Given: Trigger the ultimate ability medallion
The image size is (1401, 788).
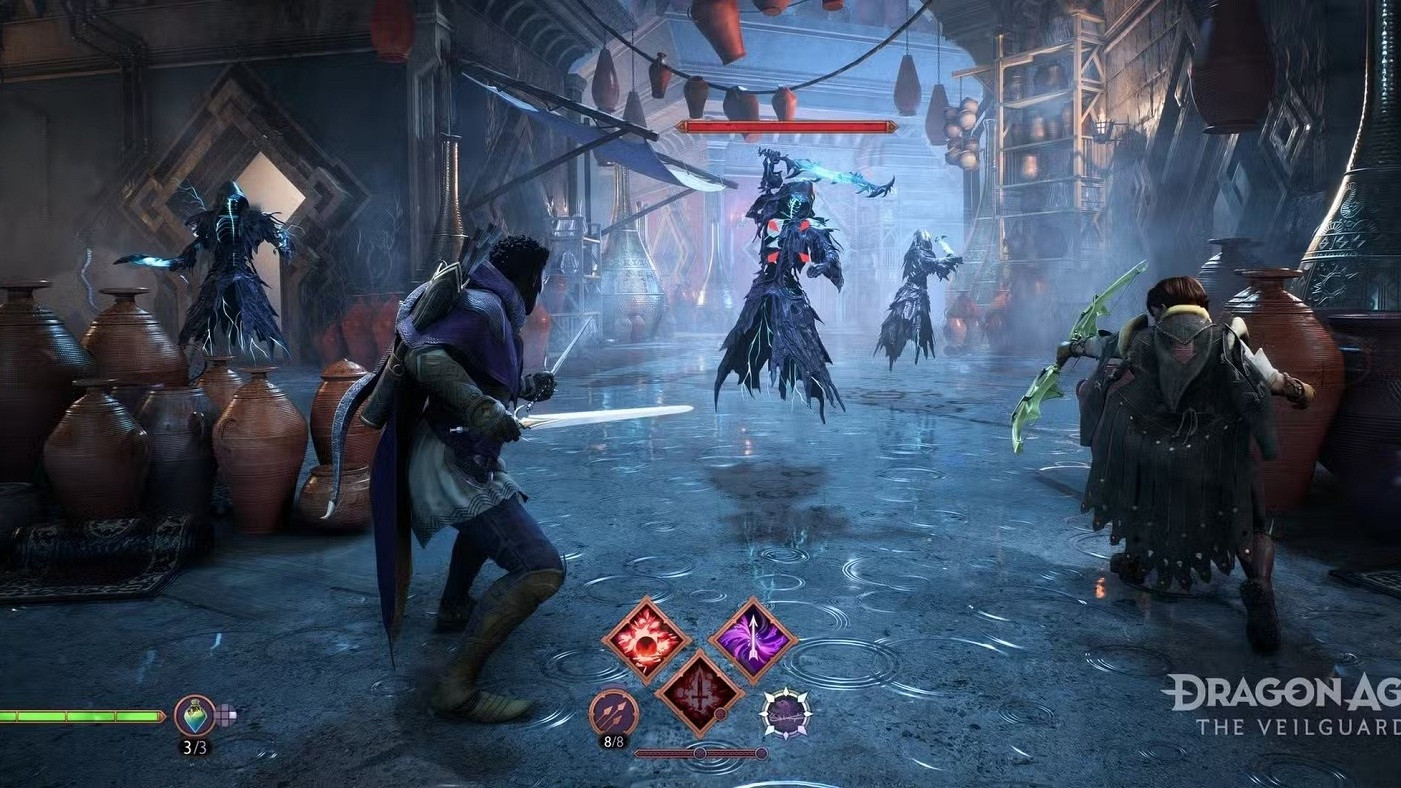Looking at the screenshot, I should (x=785, y=711).
